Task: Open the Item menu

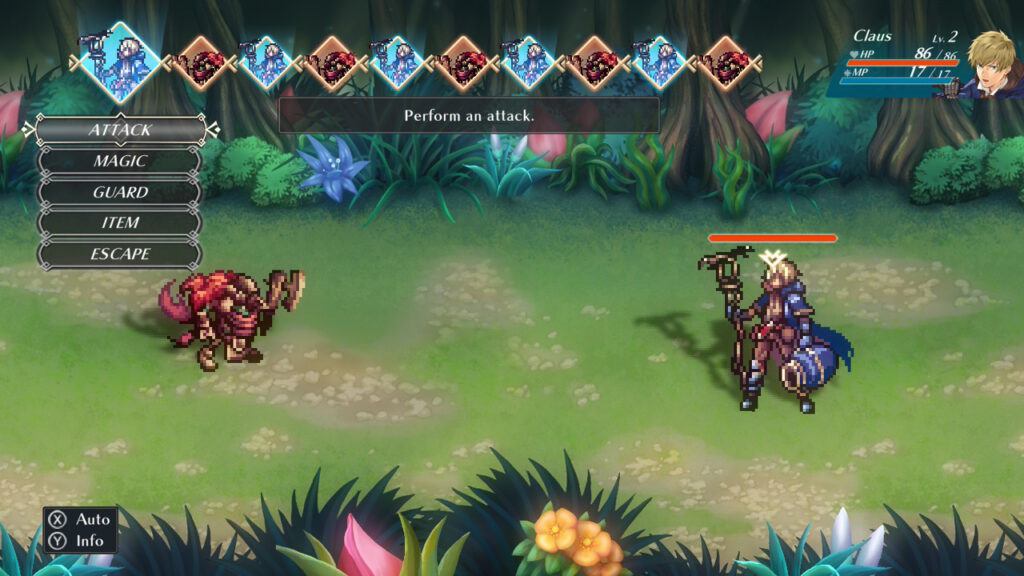Action: 120,223
